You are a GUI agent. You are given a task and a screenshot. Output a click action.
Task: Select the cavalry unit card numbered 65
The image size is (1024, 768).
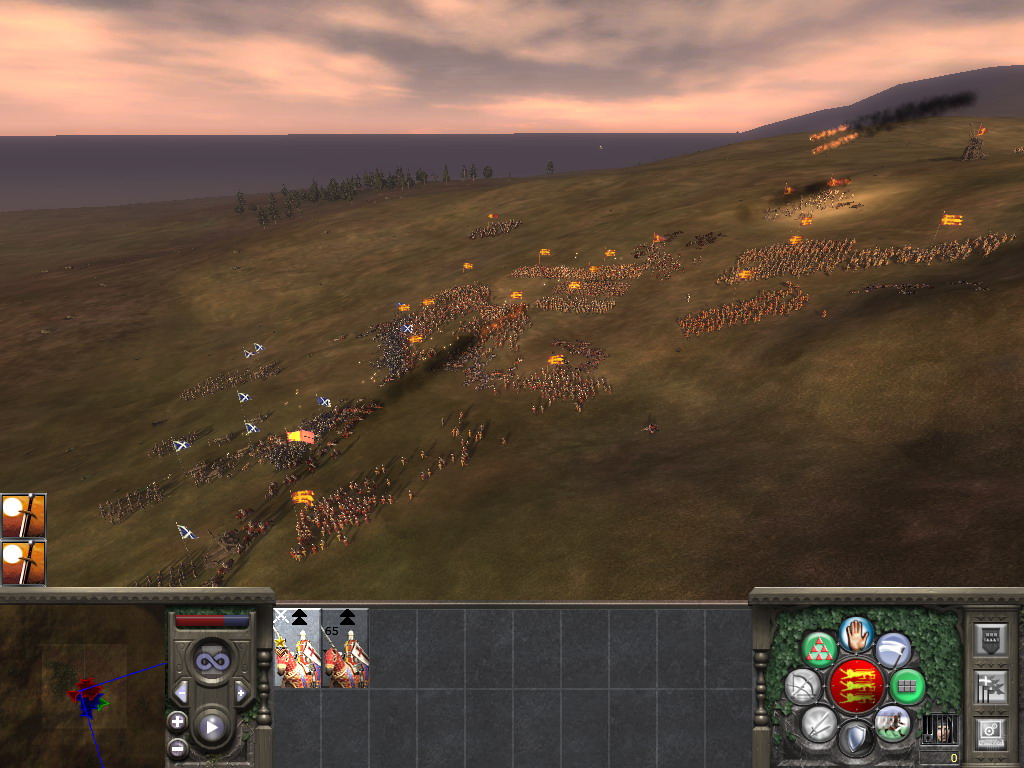(345, 648)
